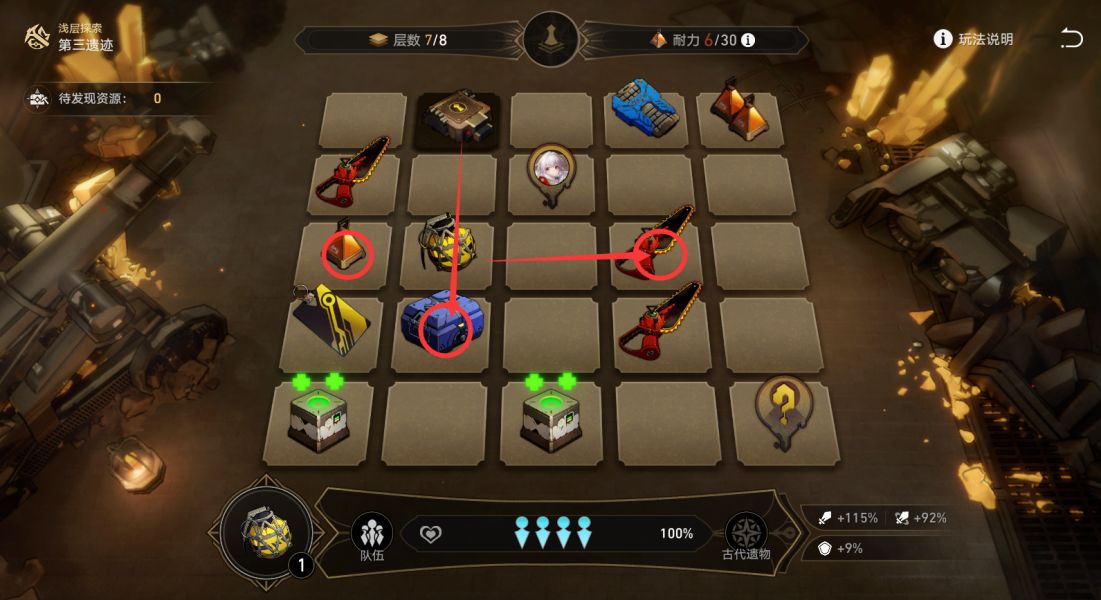Pick the tile with two orange crystals
Screen dimensions: 1101x600
click(740, 113)
